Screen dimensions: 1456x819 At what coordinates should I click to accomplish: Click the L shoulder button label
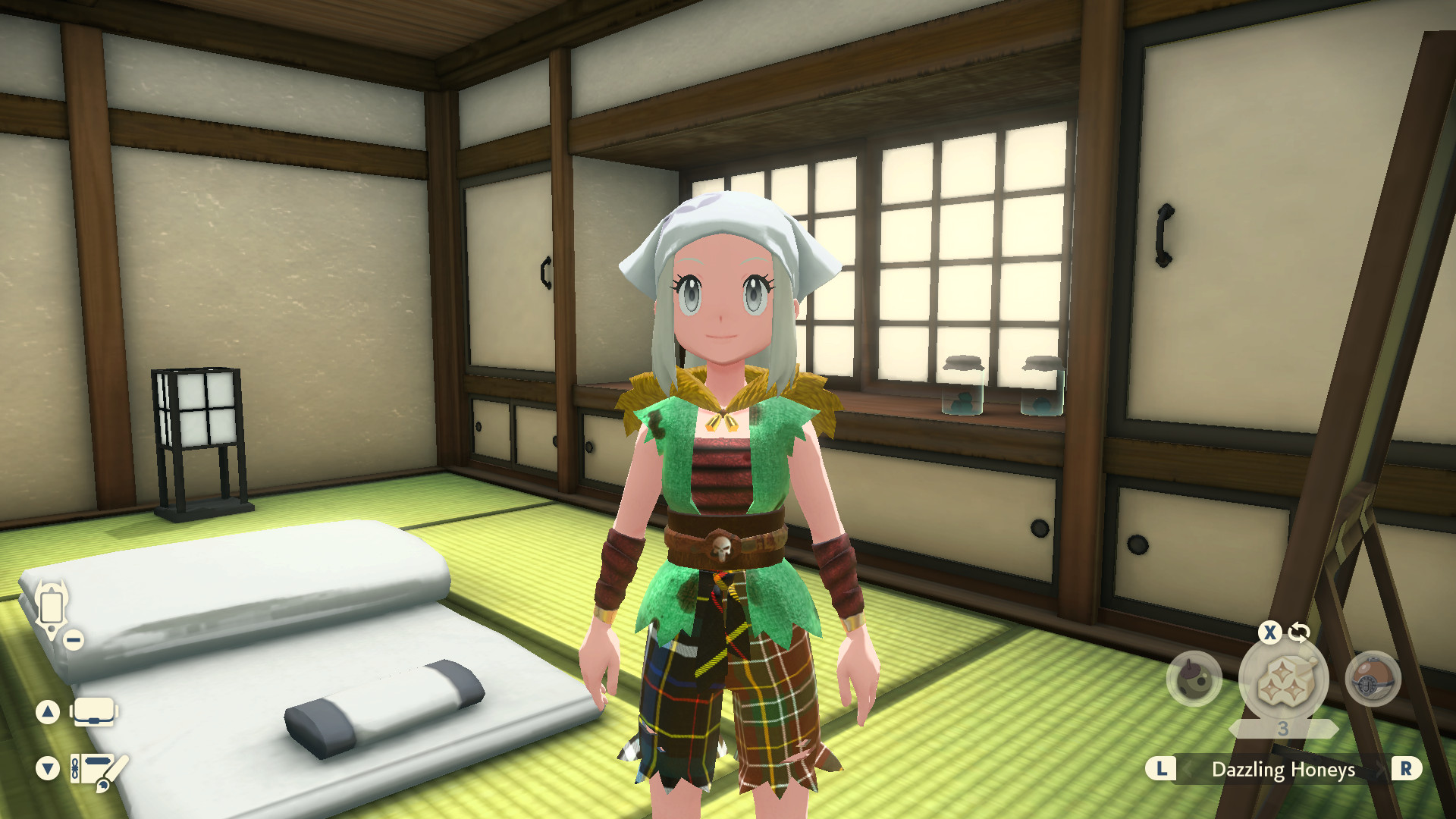[1160, 768]
